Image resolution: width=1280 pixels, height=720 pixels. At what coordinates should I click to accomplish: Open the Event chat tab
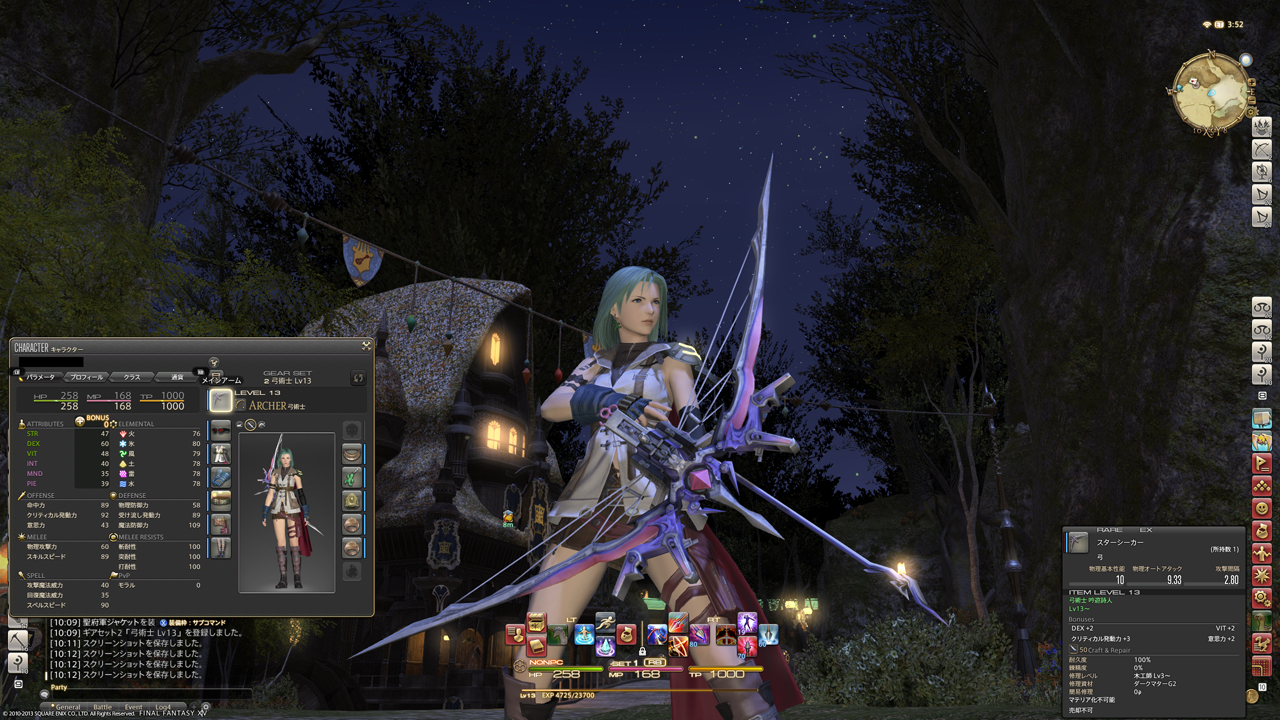pos(132,707)
